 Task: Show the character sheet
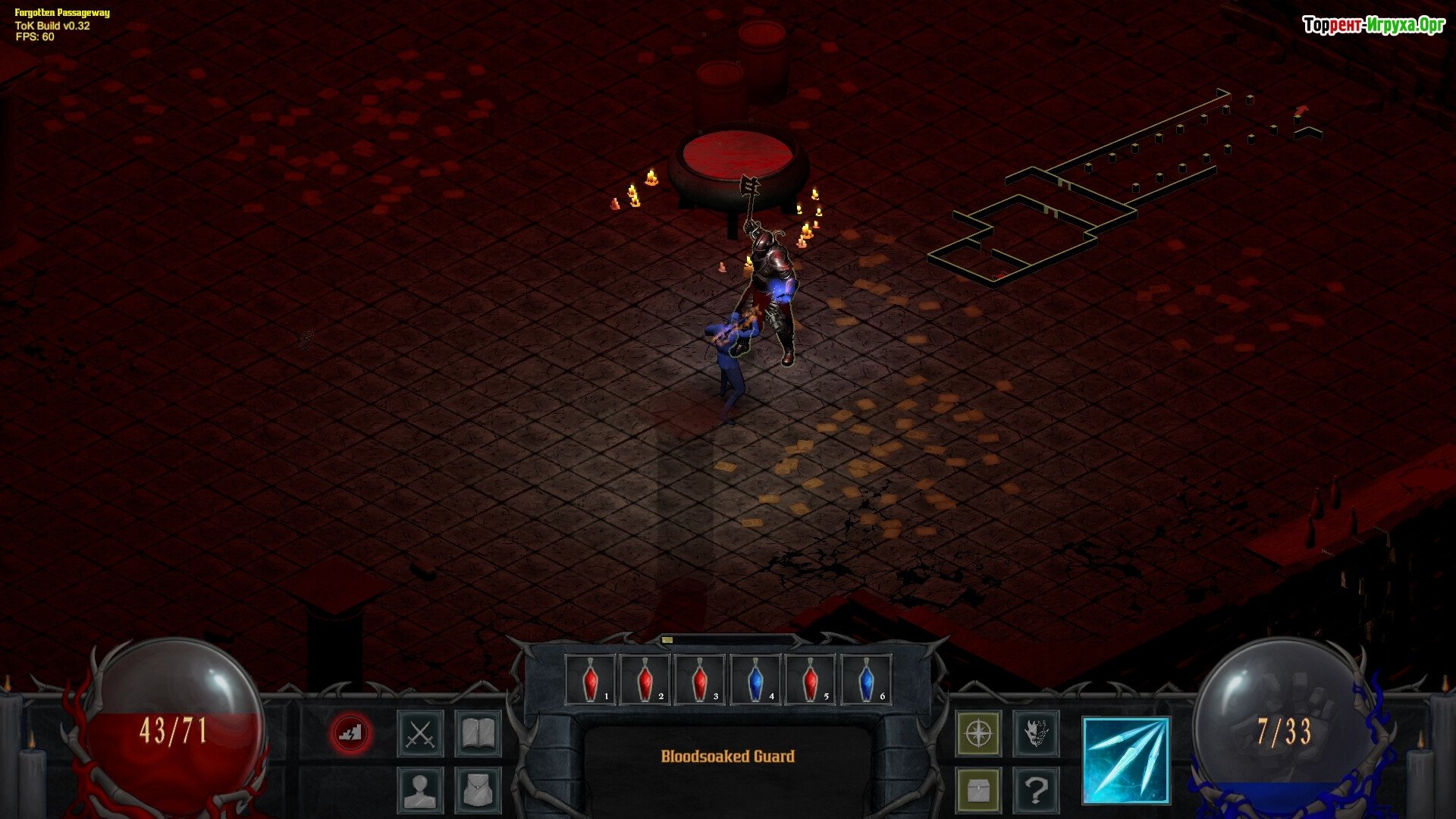coord(420,790)
